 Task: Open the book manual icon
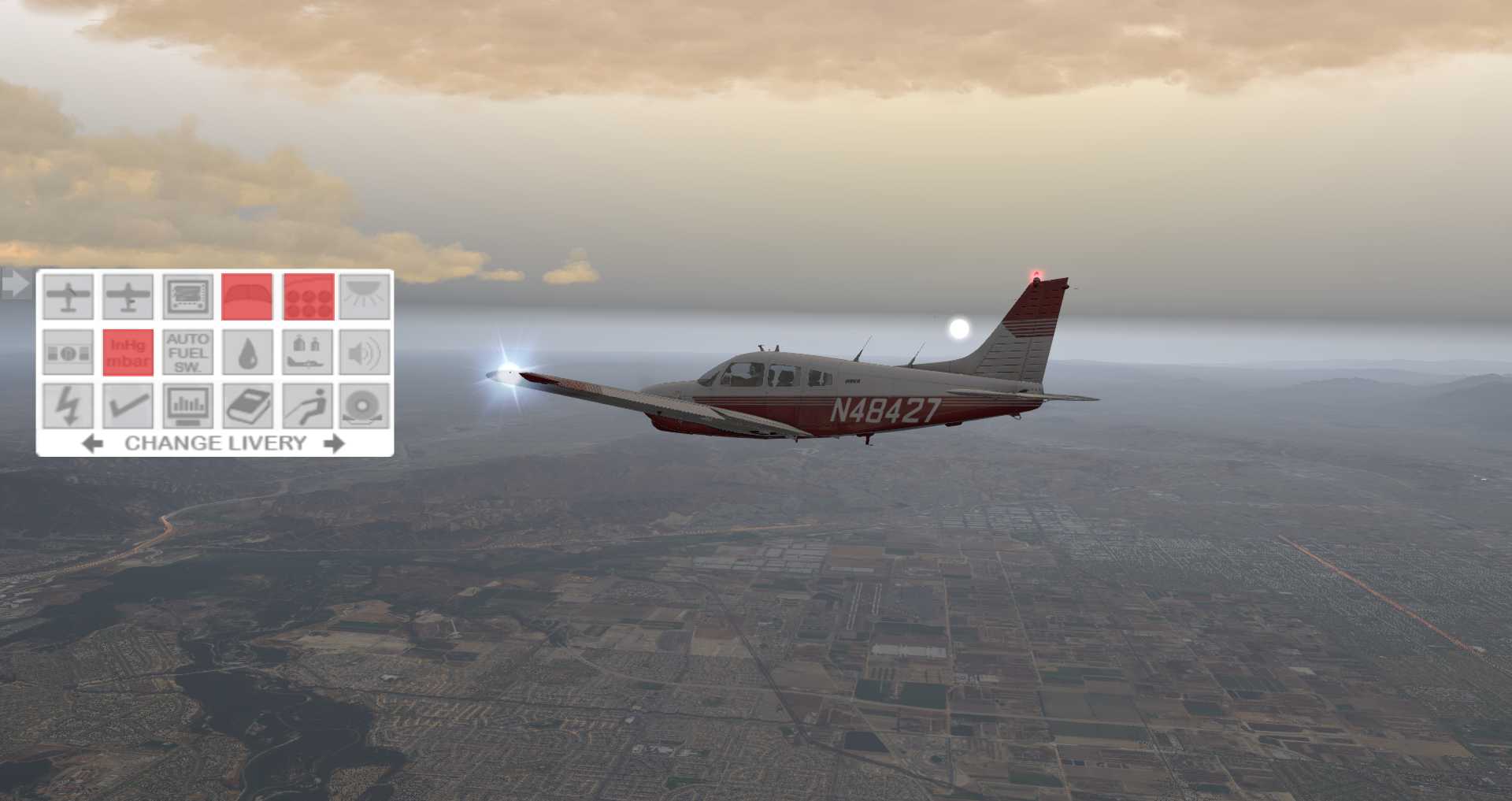(x=247, y=406)
